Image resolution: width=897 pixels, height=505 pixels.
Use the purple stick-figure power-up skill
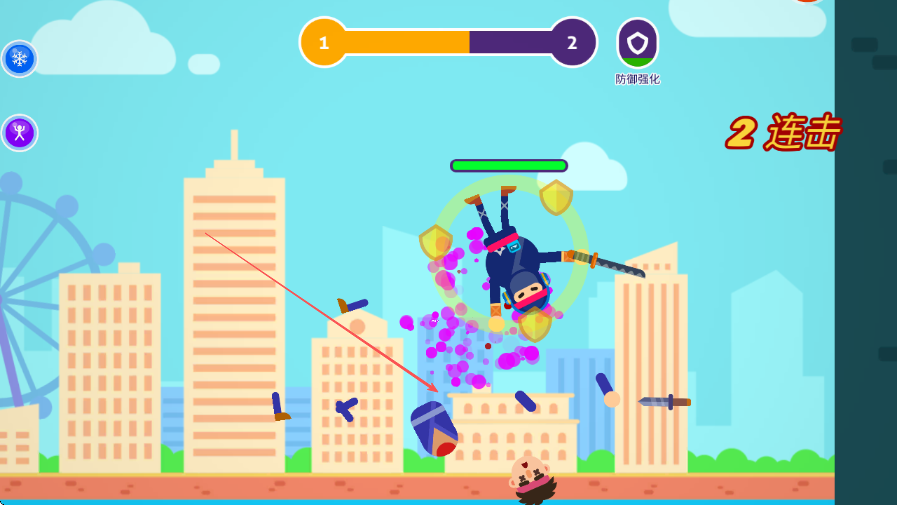[x=19, y=133]
